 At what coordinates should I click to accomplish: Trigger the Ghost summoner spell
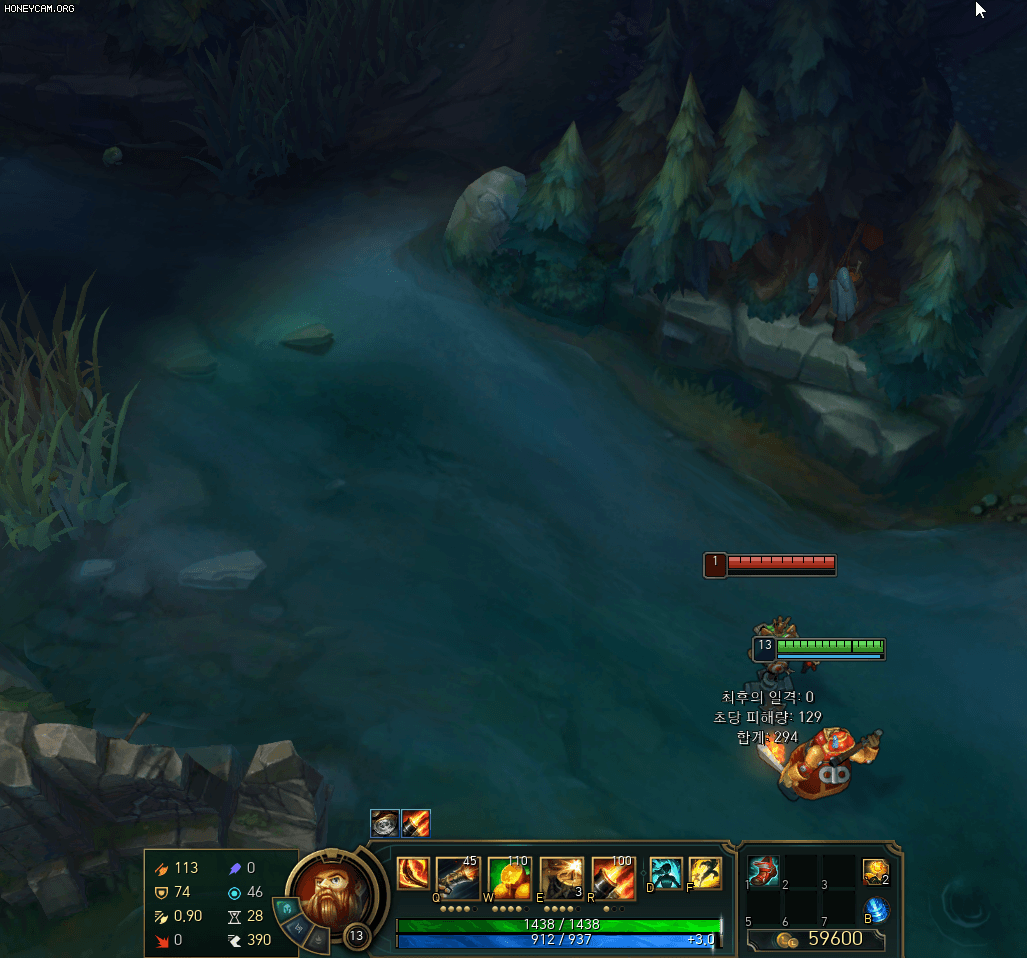click(666, 873)
